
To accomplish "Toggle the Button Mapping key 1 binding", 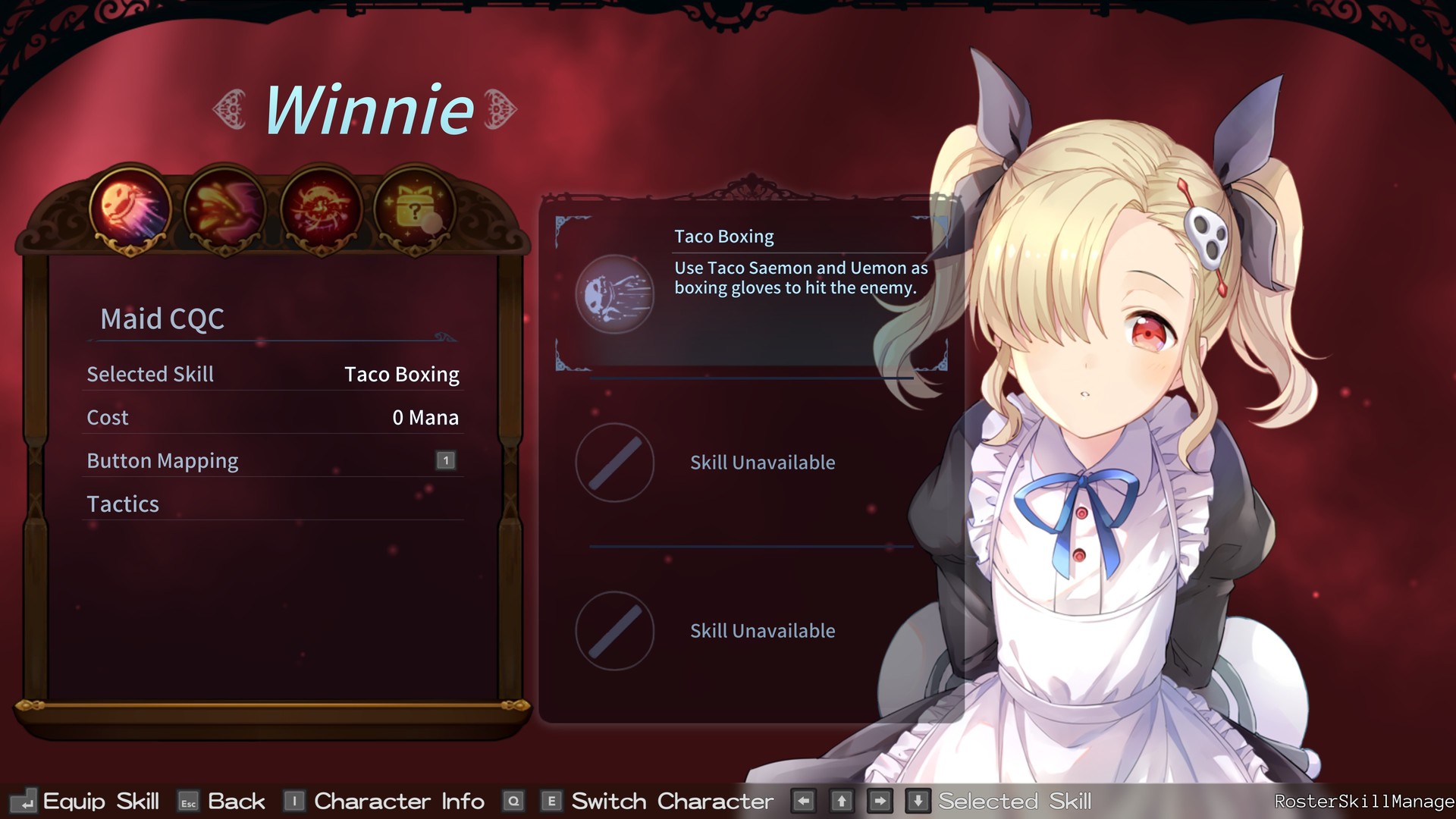I will (446, 460).
